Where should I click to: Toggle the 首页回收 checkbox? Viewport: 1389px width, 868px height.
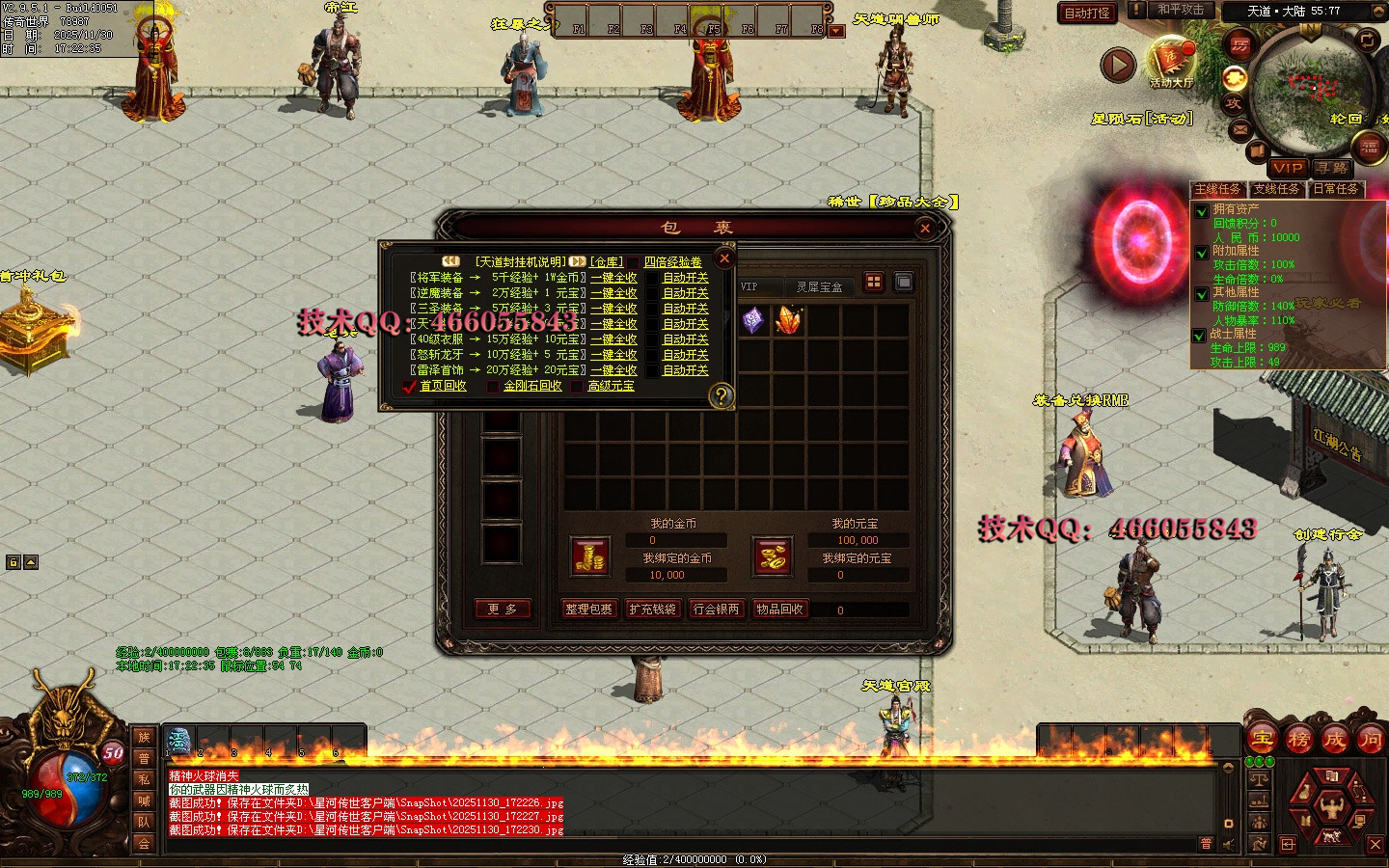click(x=410, y=386)
